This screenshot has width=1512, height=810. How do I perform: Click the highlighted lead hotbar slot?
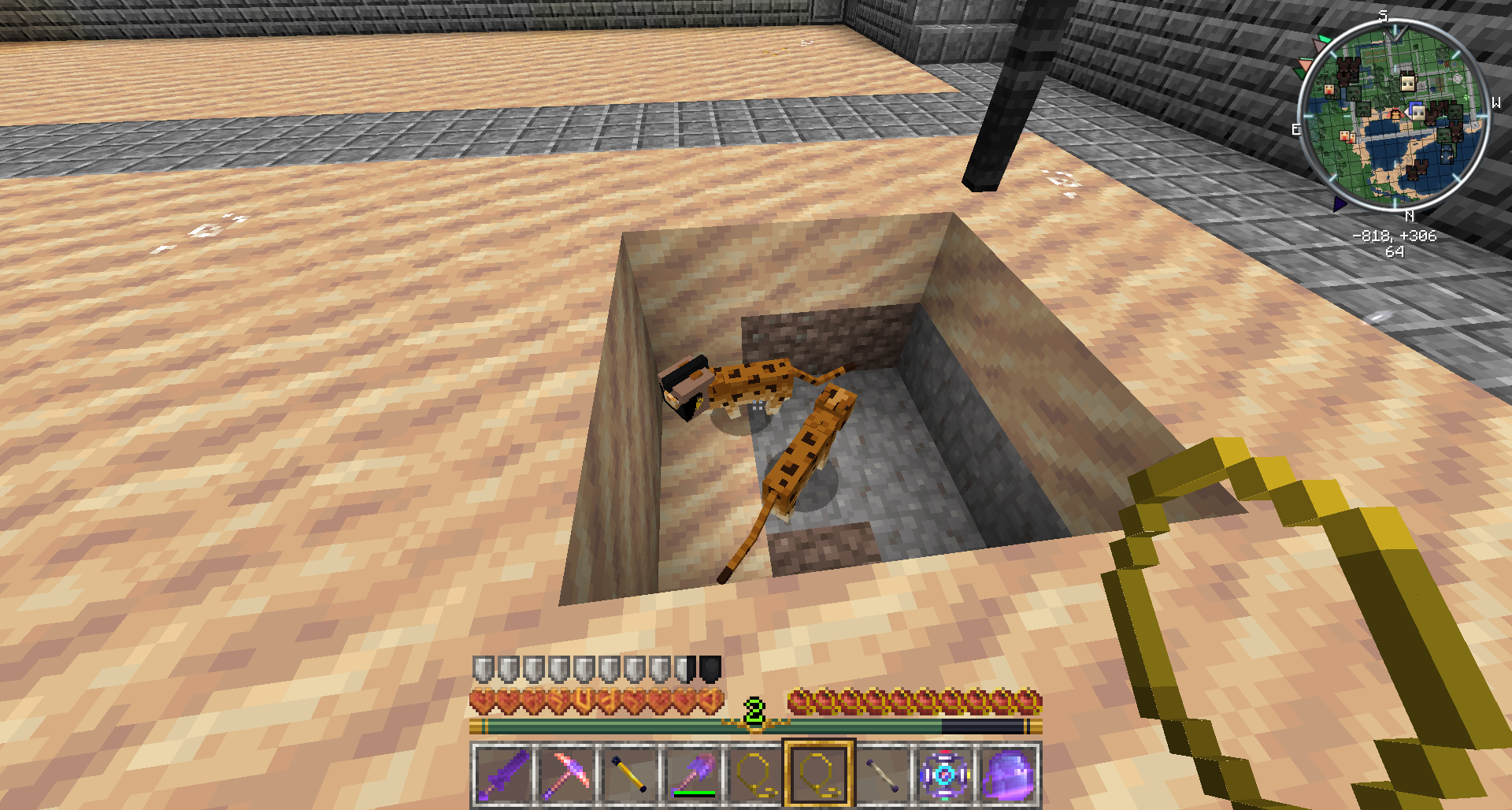coord(818,775)
